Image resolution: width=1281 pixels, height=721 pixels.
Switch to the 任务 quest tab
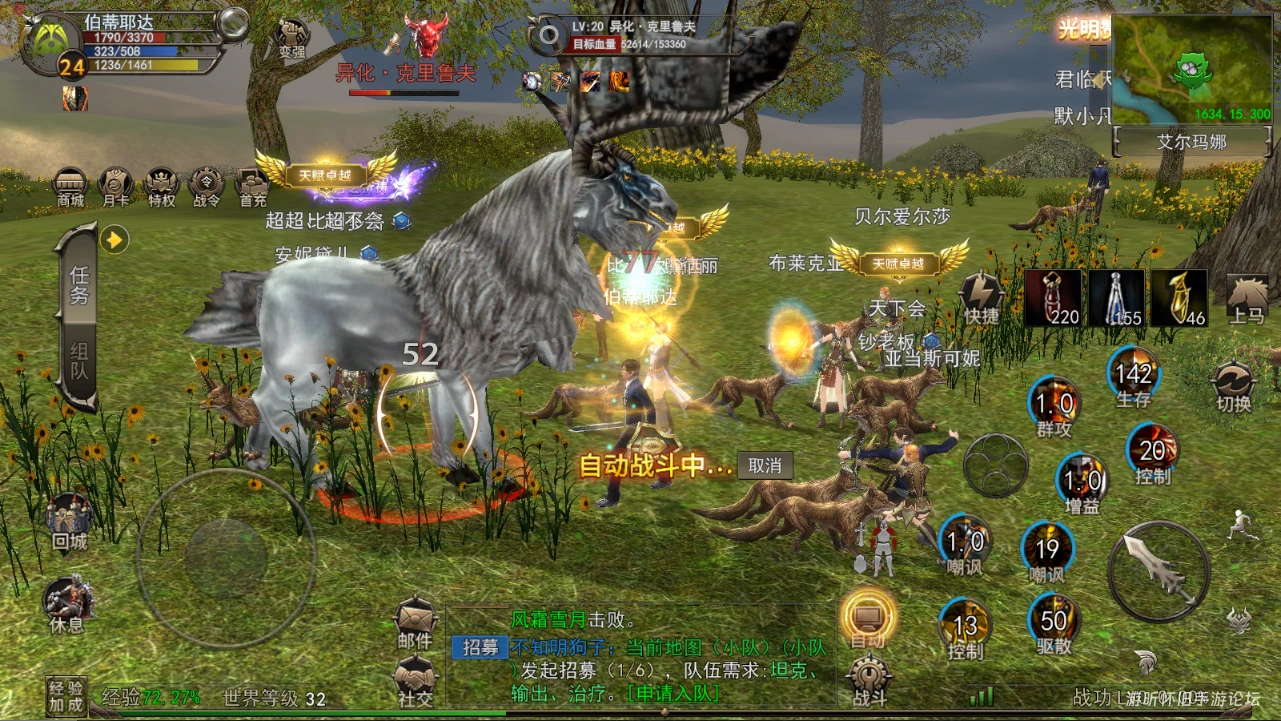coord(79,284)
